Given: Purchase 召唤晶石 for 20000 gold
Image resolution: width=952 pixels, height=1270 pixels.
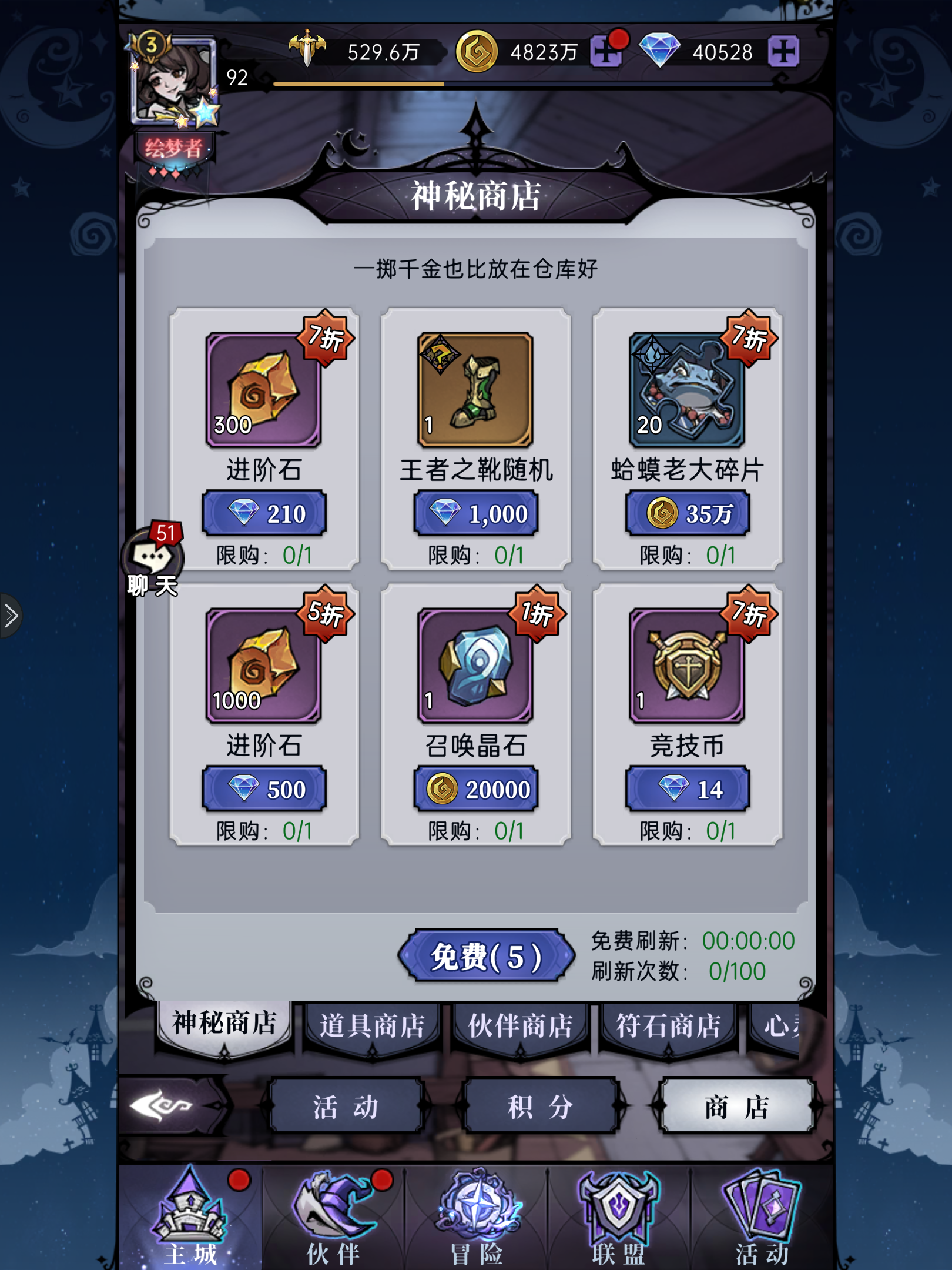Looking at the screenshot, I should click(475, 788).
